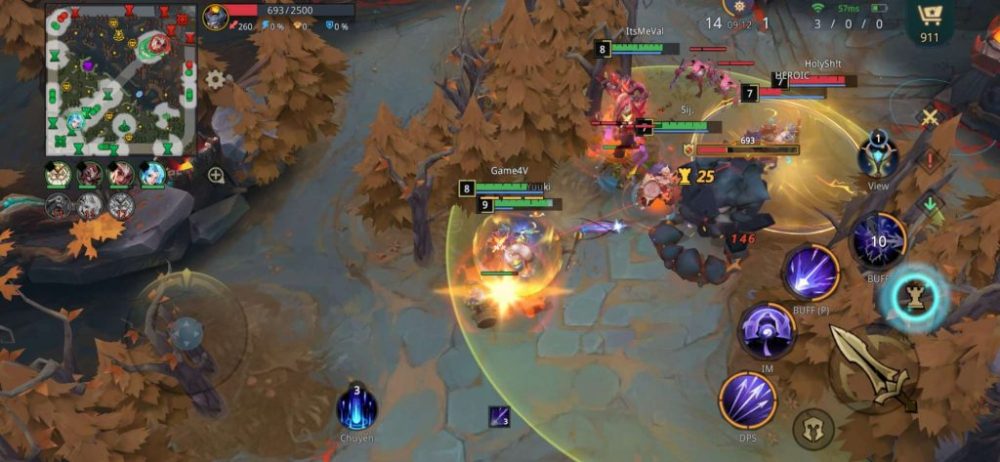Open the minimap

pos(120,80)
